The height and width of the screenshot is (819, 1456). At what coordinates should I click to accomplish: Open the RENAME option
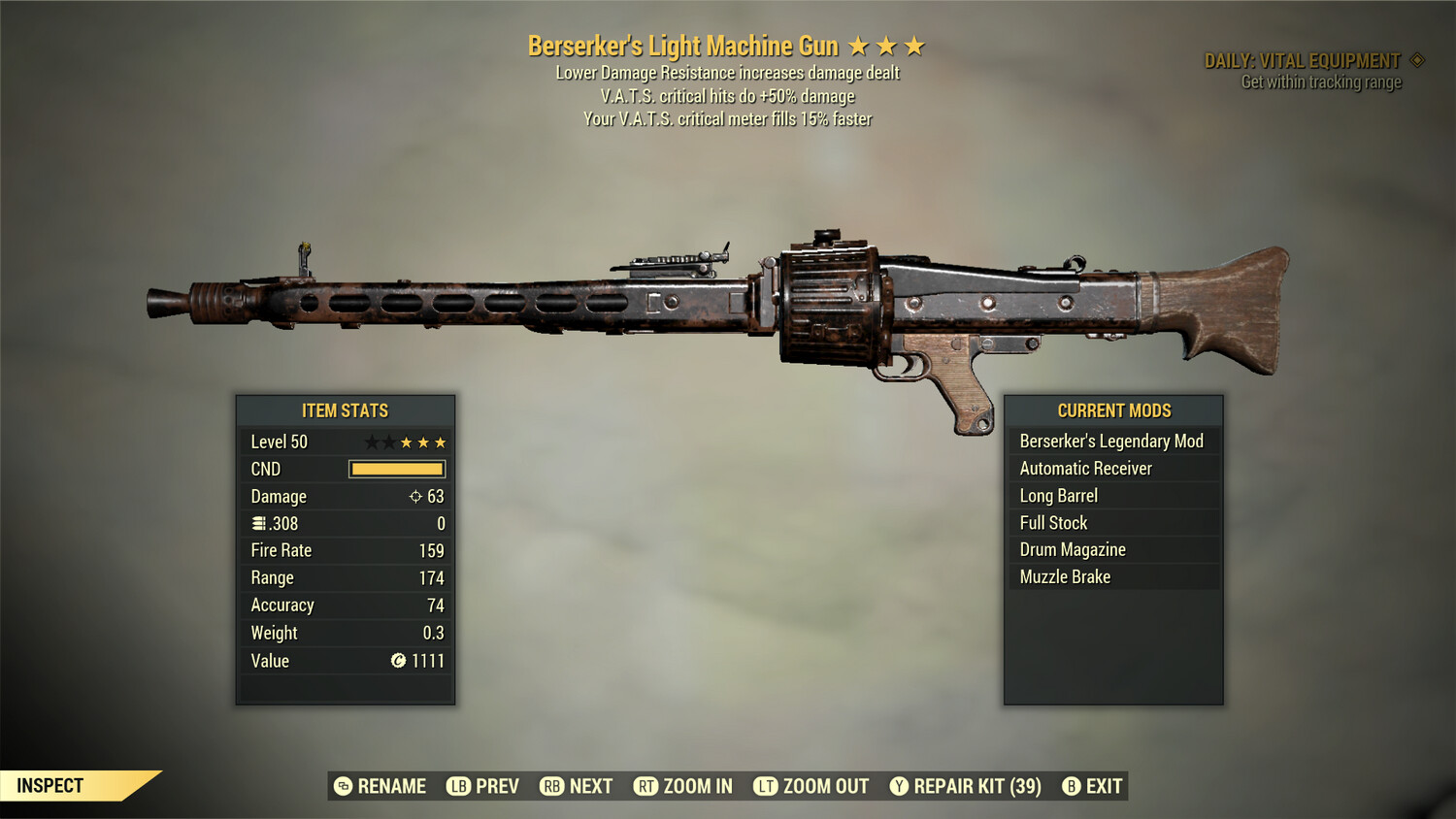pos(391,786)
